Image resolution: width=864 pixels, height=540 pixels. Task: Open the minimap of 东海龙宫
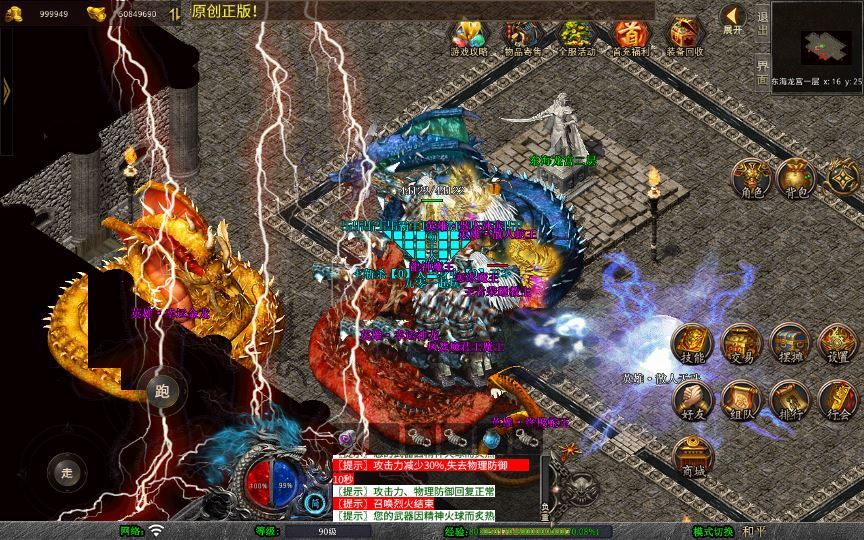(817, 40)
